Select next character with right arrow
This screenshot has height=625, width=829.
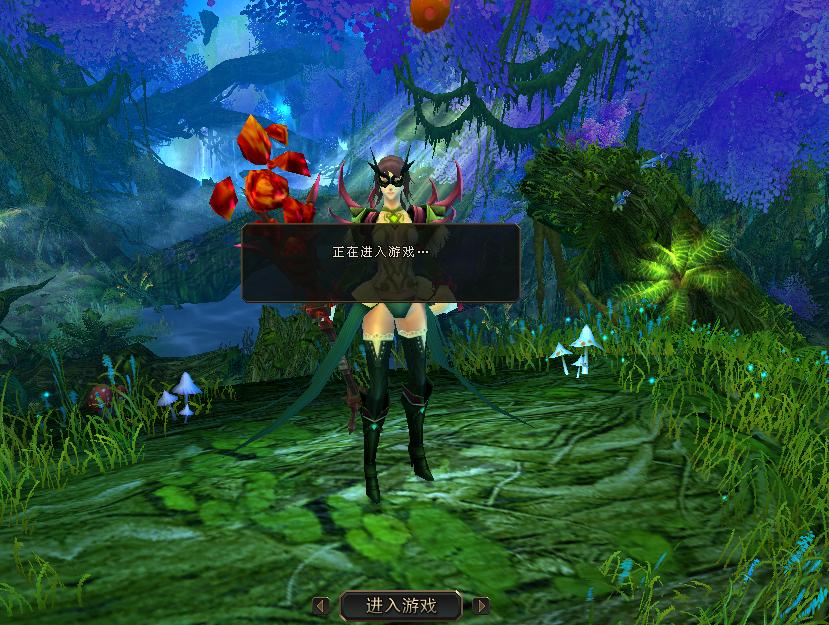tap(481, 605)
